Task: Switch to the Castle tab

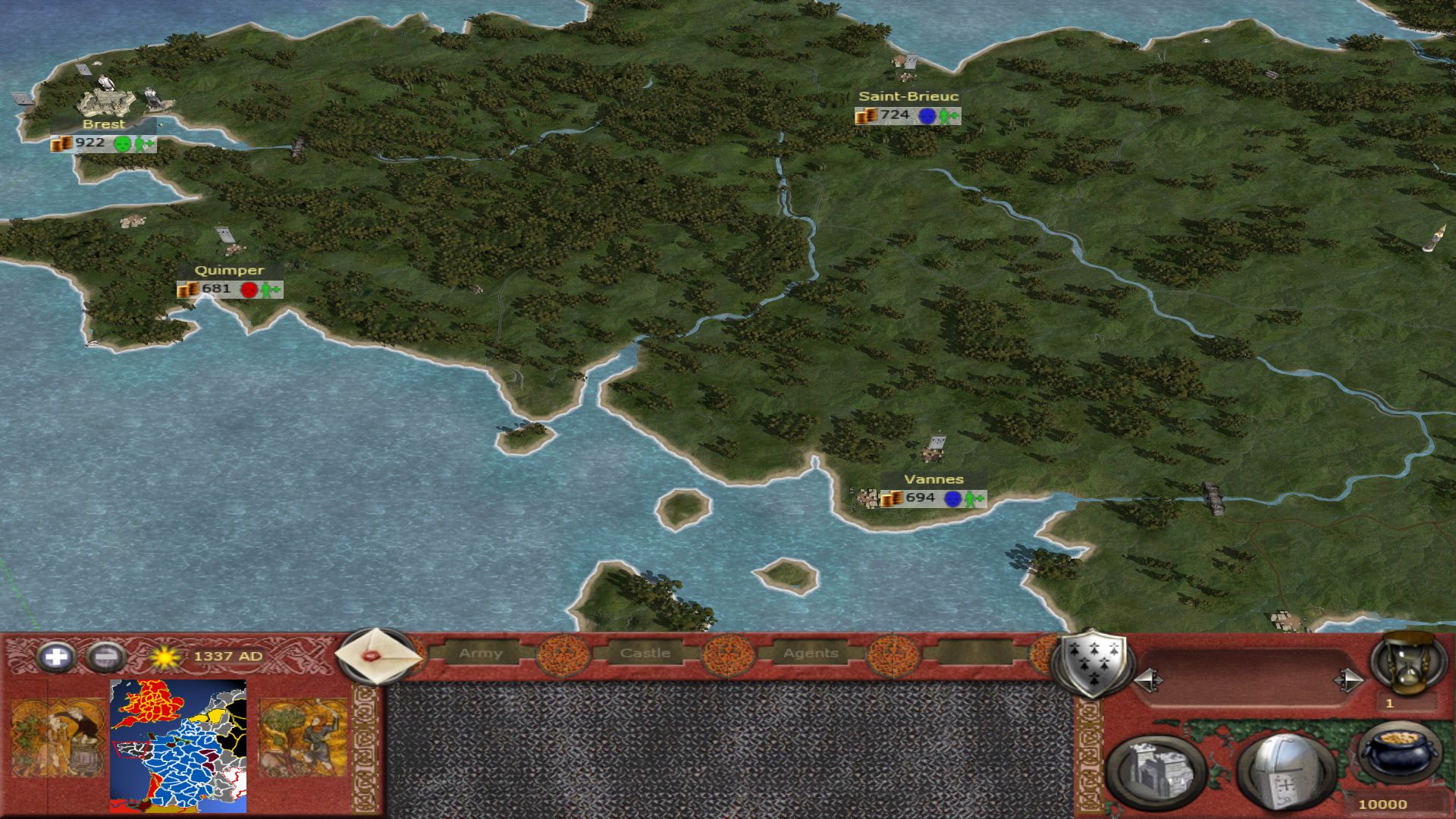Action: tap(645, 653)
